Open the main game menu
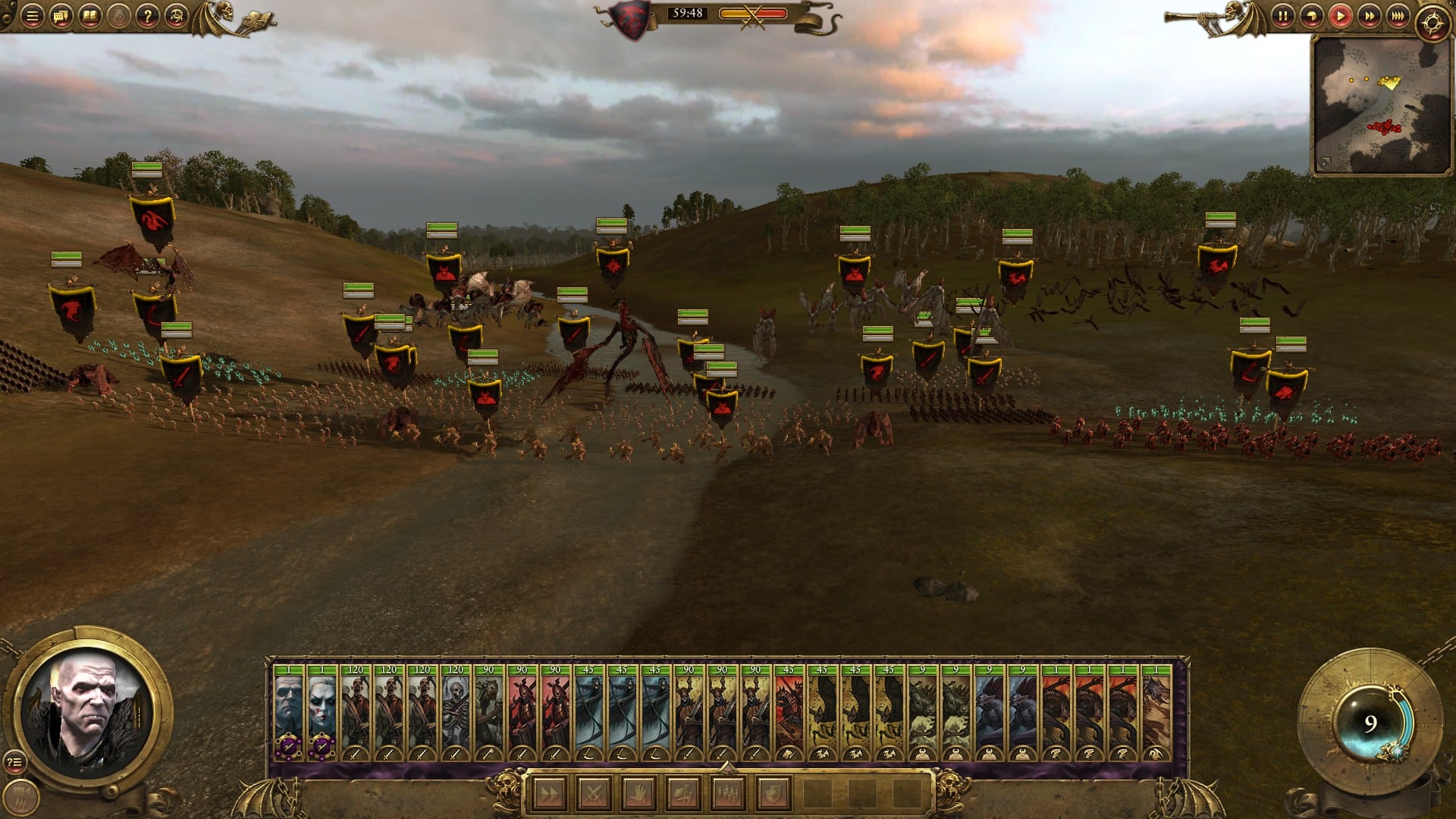This screenshot has height=819, width=1456. (32, 16)
